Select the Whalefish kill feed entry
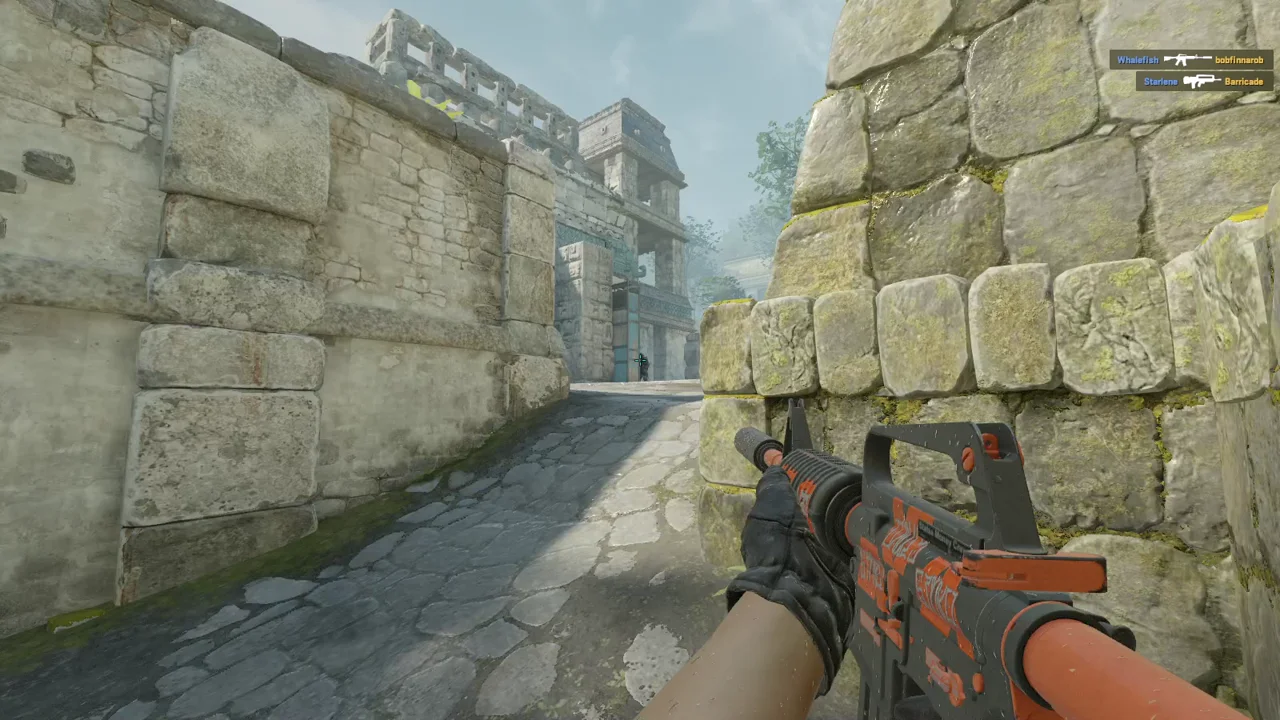Viewport: 1280px width, 720px height. pyautogui.click(x=1190, y=60)
